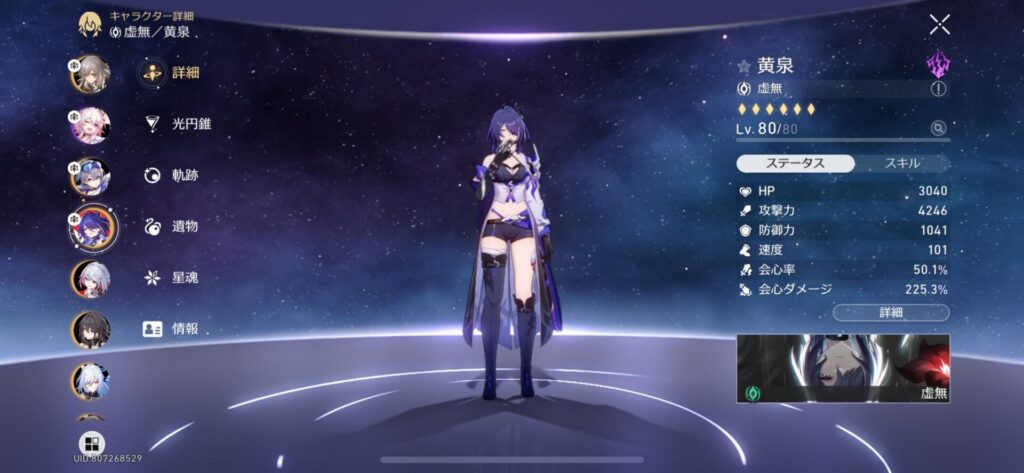This screenshot has width=1024, height=473.
Task: Click the magnifier icon beside the level
Action: tap(938, 128)
